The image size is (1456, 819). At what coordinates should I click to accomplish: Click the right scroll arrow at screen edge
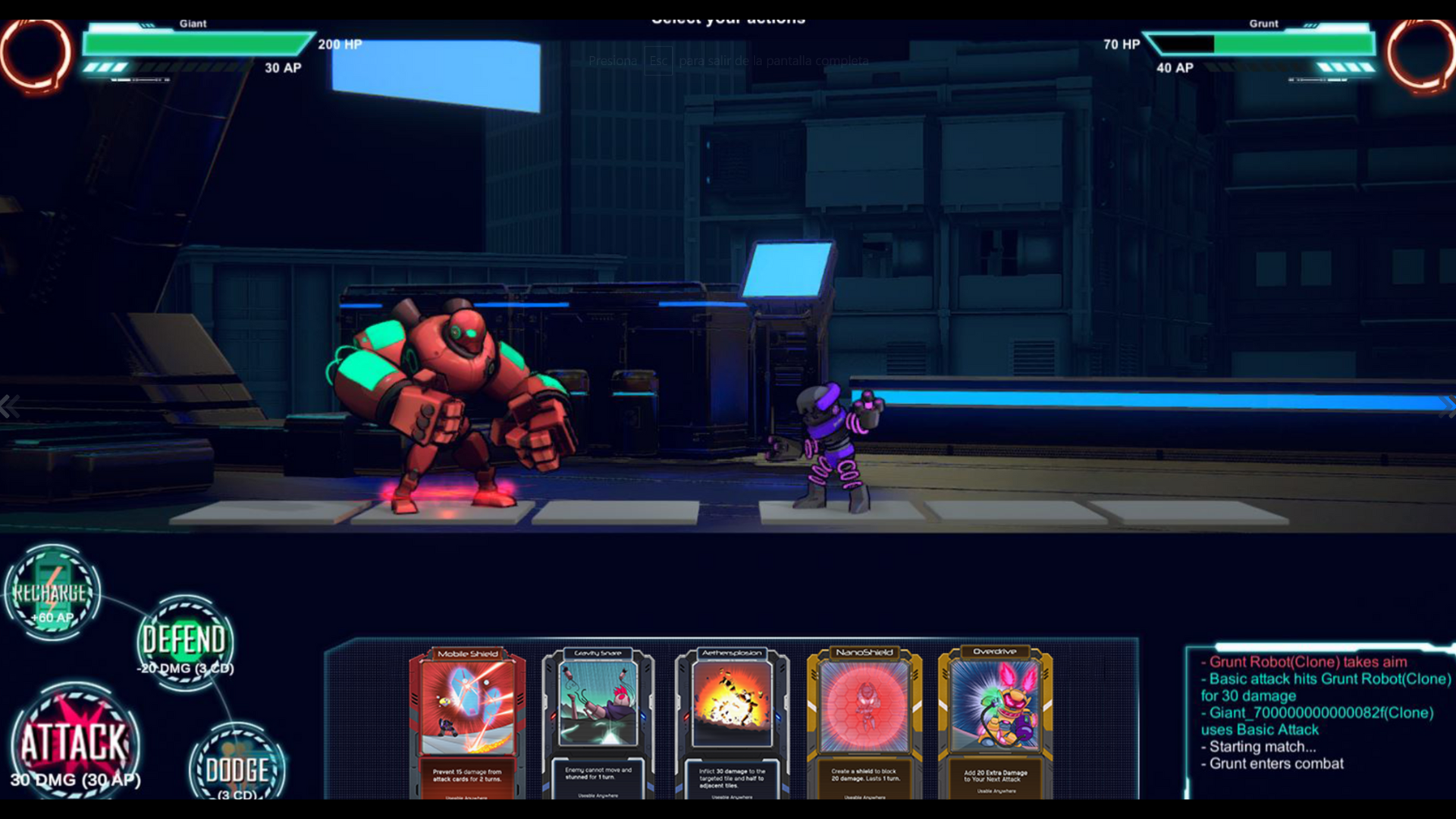point(1447,407)
